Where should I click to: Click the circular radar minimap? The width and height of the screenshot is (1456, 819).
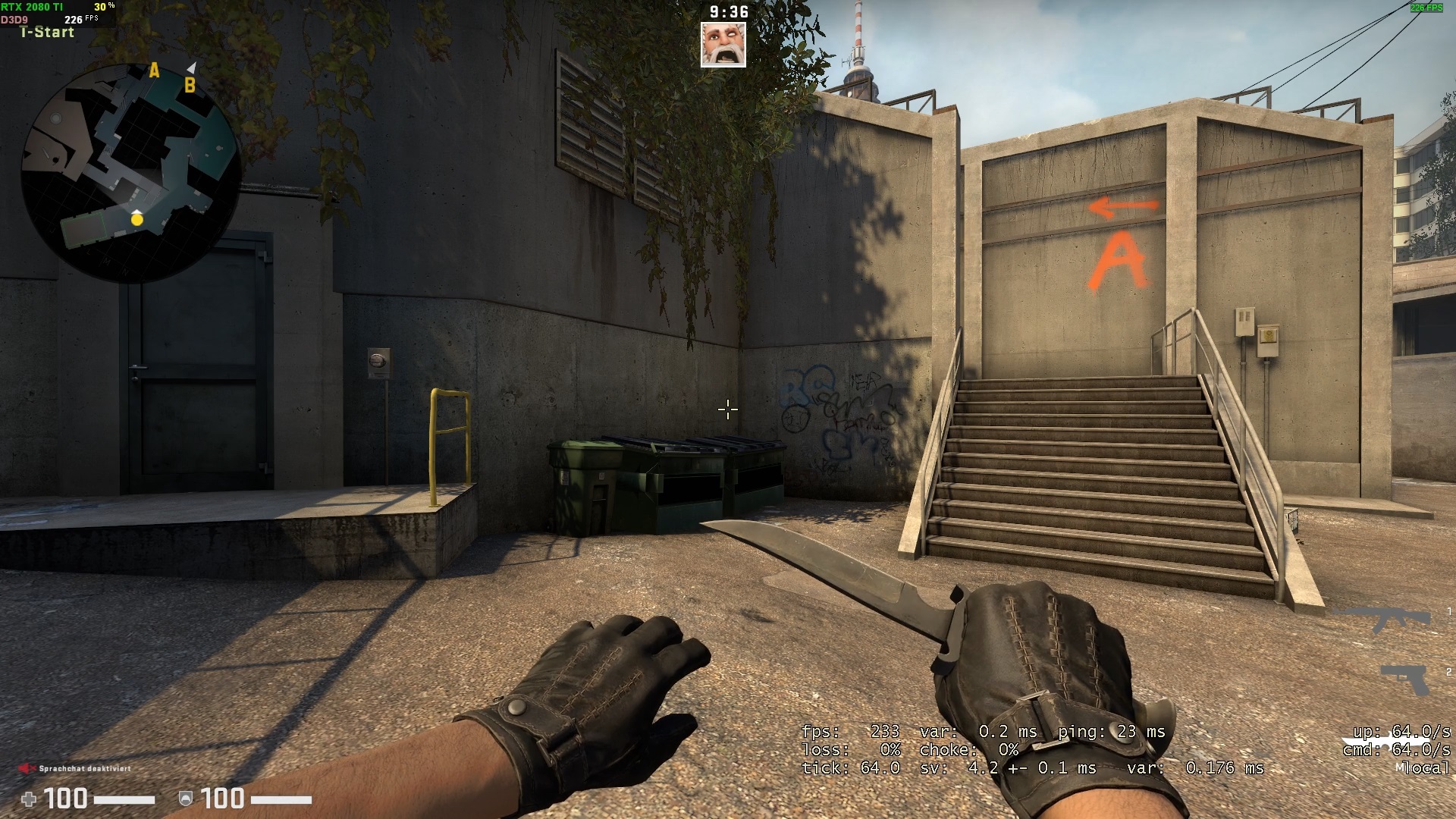pos(130,173)
